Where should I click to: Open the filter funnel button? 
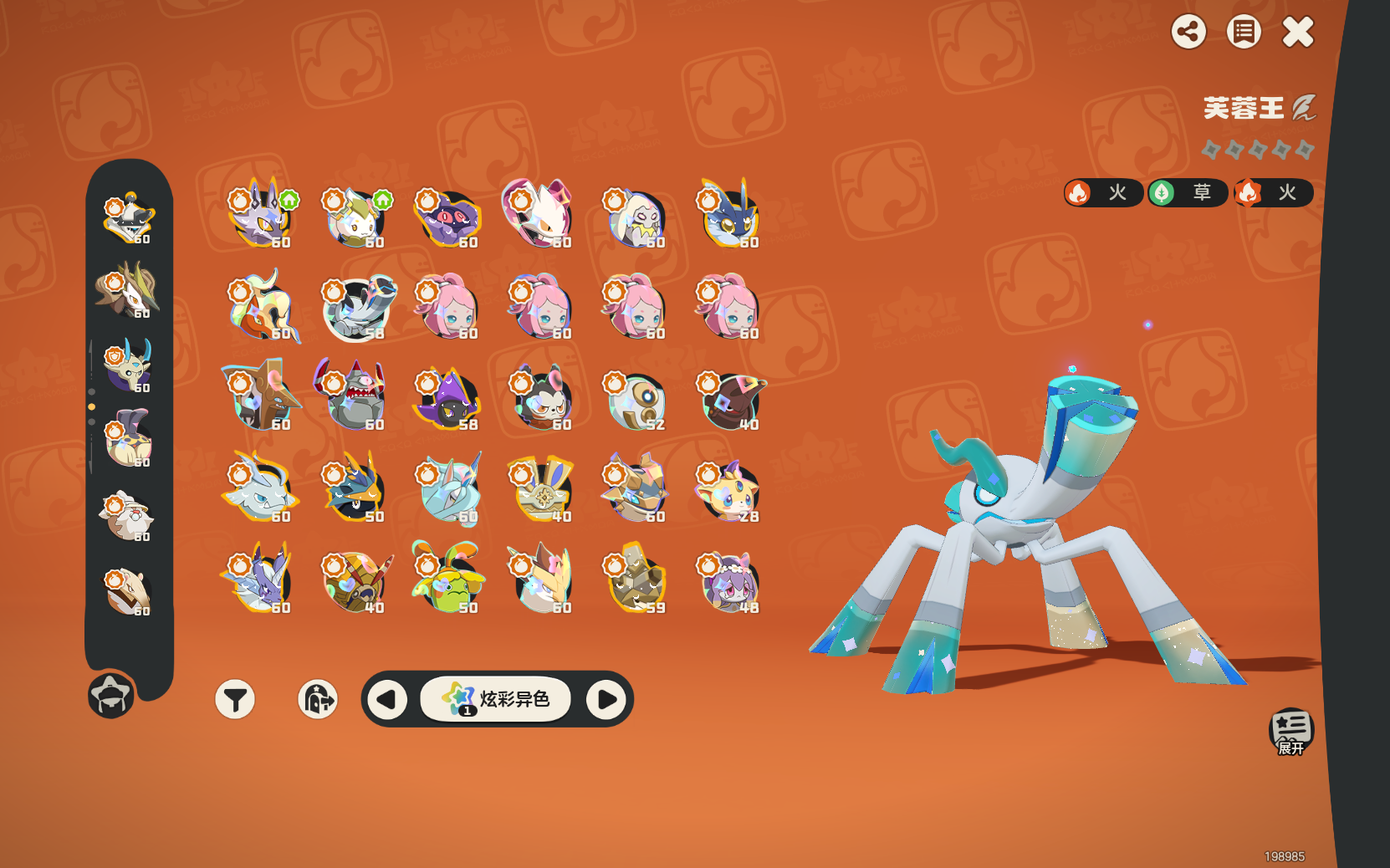click(235, 699)
